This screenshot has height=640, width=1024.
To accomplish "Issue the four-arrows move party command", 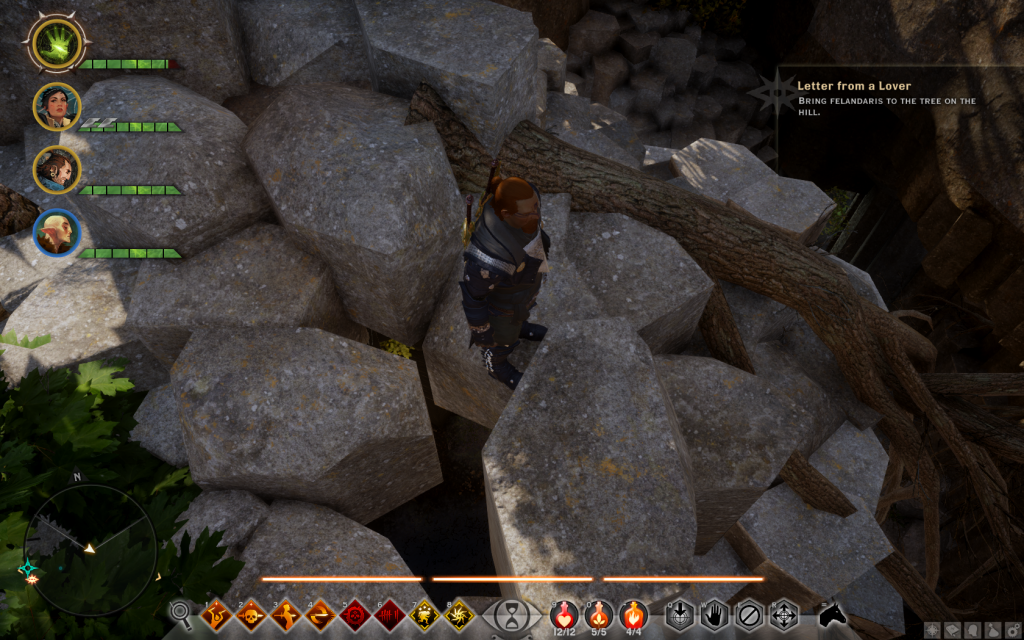I will 784,613.
